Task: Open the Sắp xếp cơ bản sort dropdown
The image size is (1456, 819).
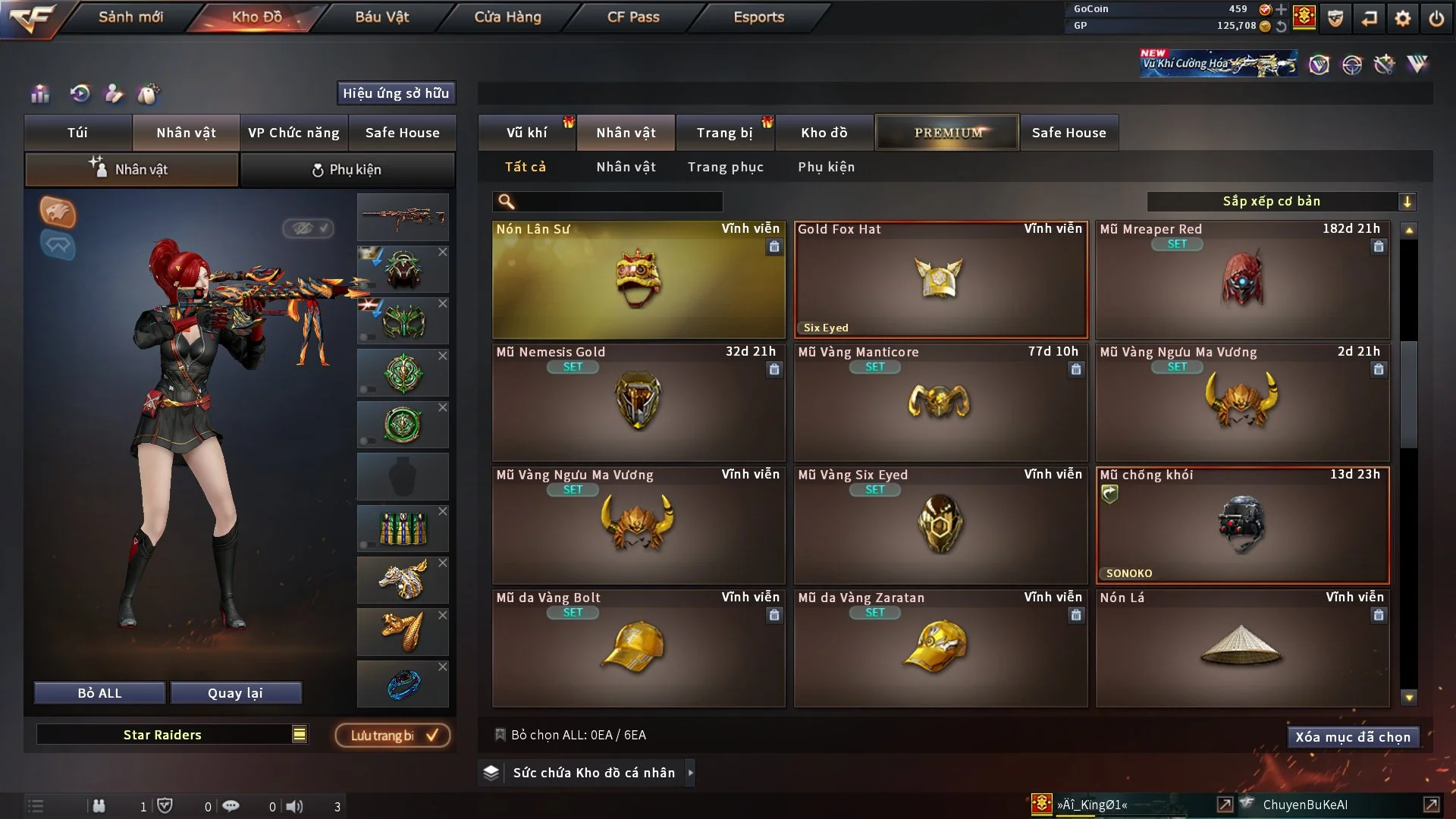Action: (x=1280, y=202)
